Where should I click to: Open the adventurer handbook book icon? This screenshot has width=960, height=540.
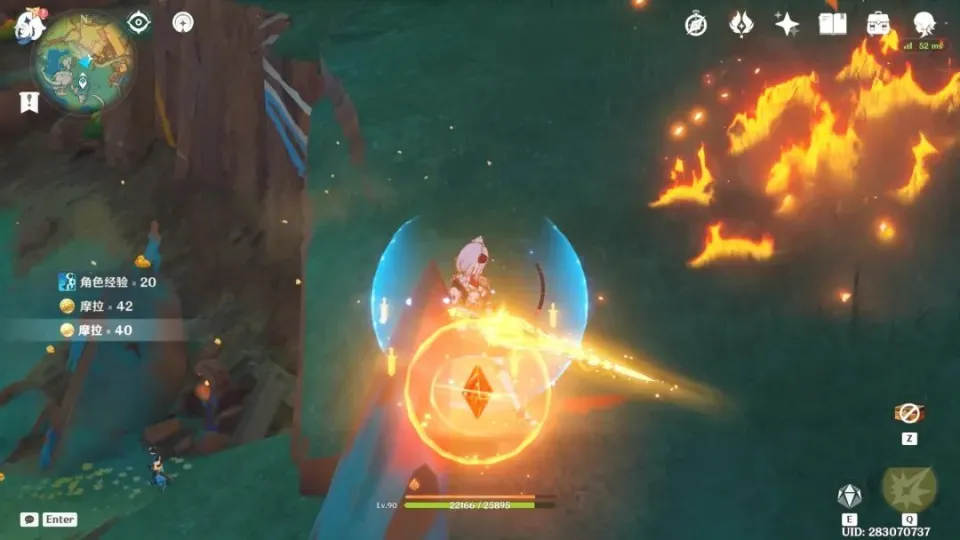click(832, 24)
